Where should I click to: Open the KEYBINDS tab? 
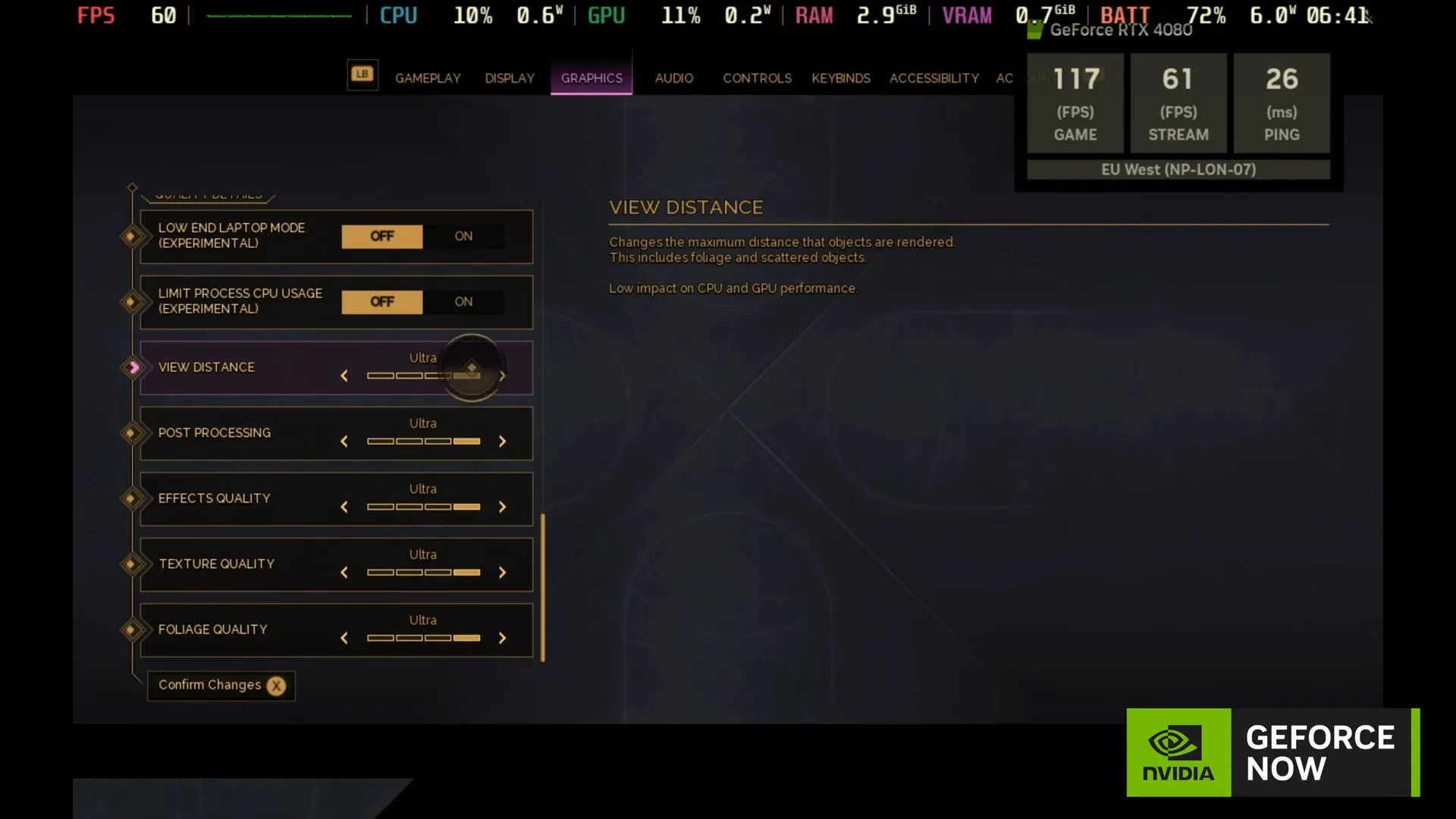coord(840,78)
